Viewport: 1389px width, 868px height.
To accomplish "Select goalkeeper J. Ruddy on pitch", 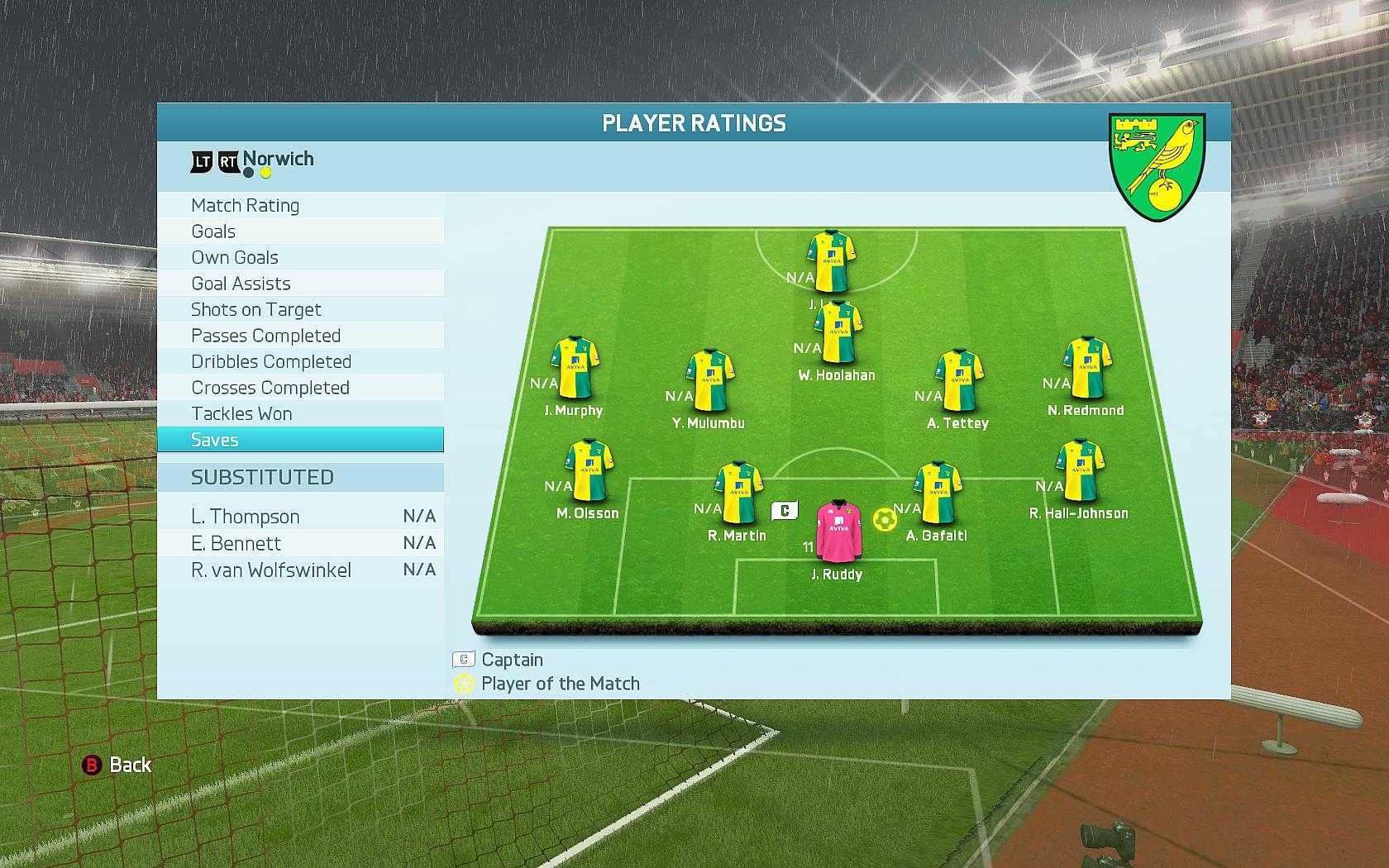I will pyautogui.click(x=839, y=530).
